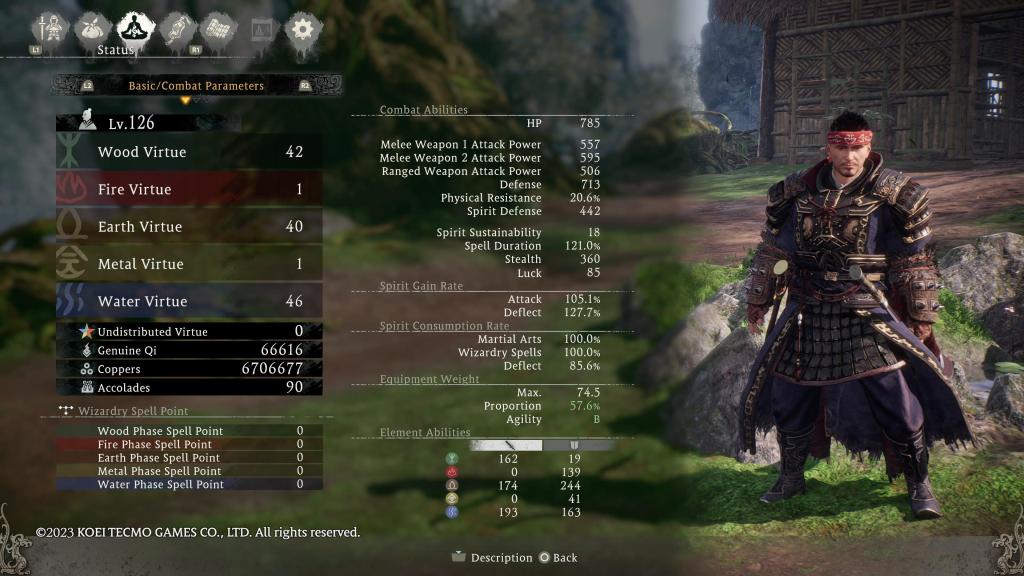The image size is (1024, 576).
Task: Select the Metal Virtue row
Action: [189, 264]
